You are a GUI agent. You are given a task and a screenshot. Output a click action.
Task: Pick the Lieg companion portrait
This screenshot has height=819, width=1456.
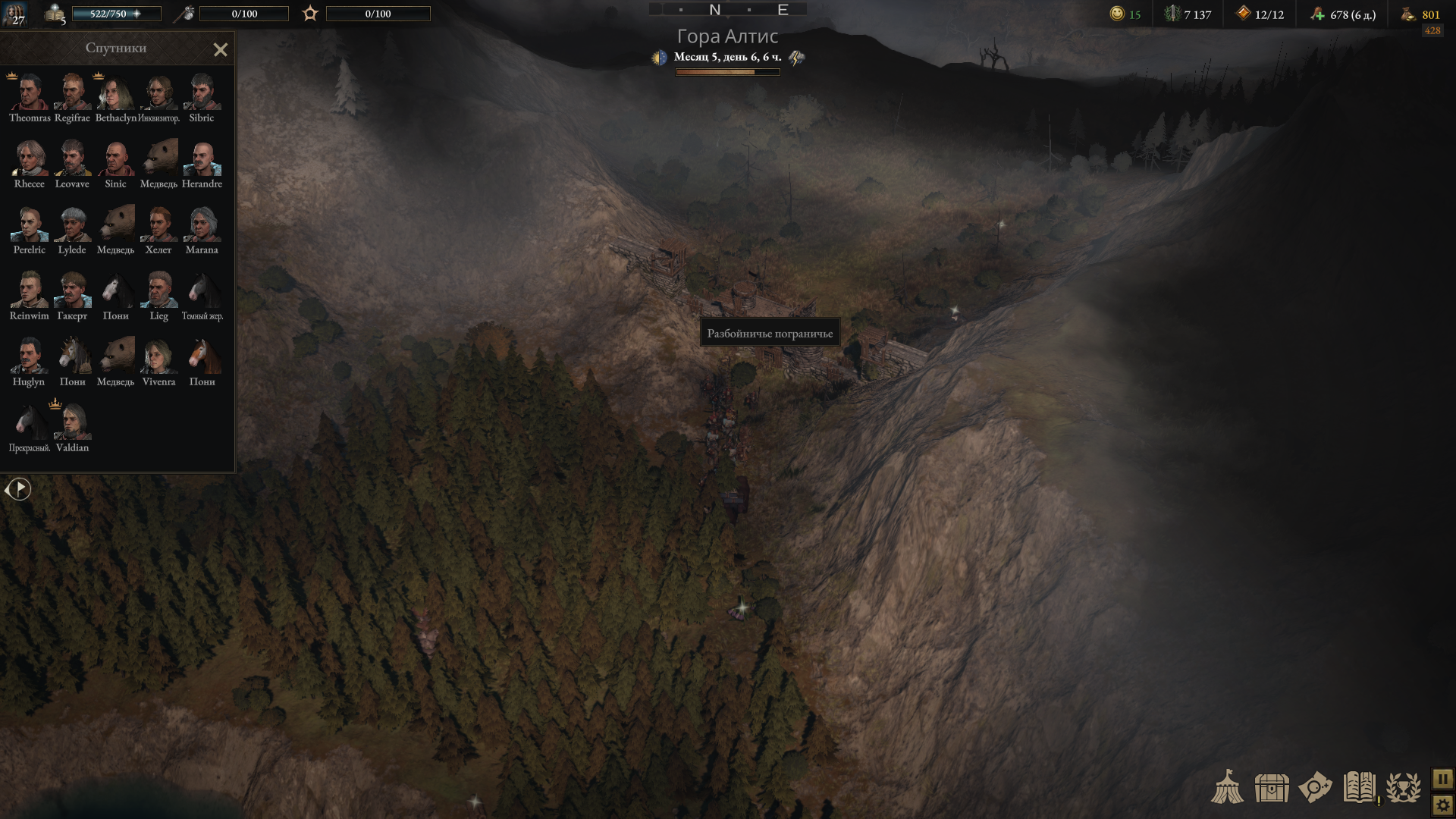[x=158, y=290]
